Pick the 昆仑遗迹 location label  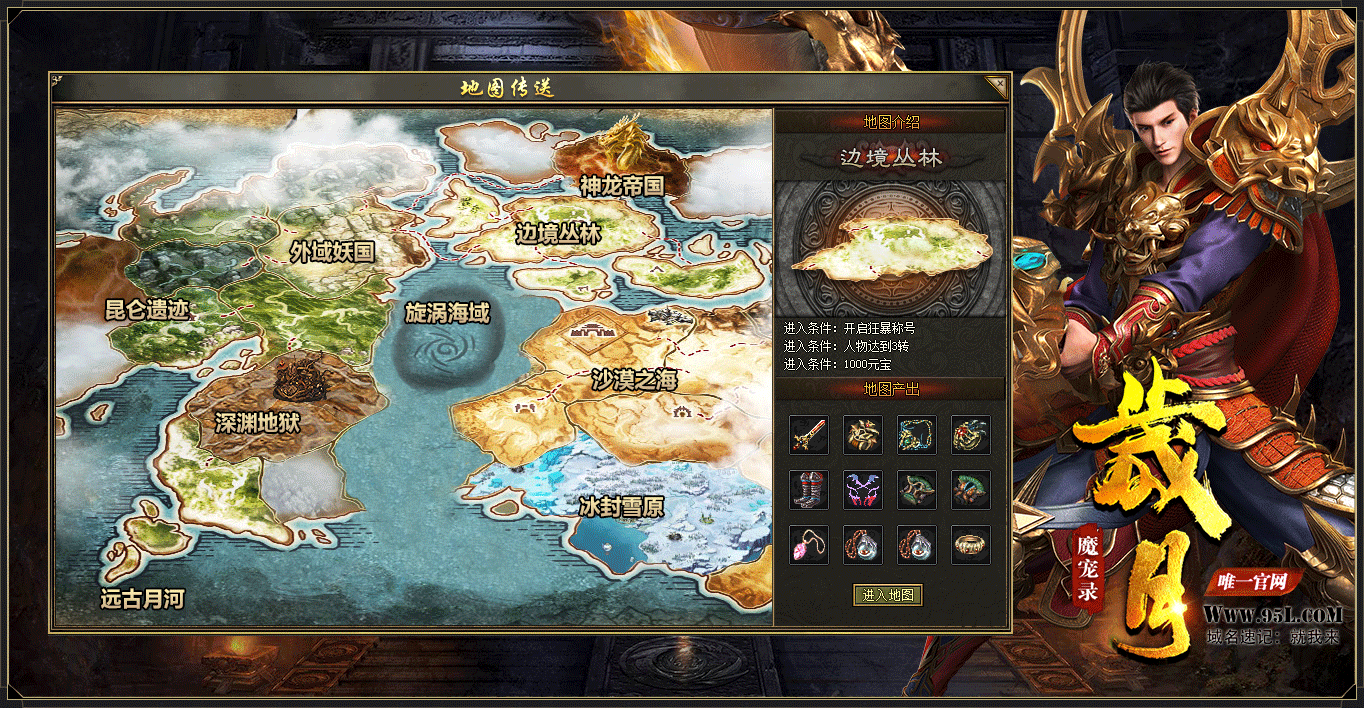tap(147, 309)
